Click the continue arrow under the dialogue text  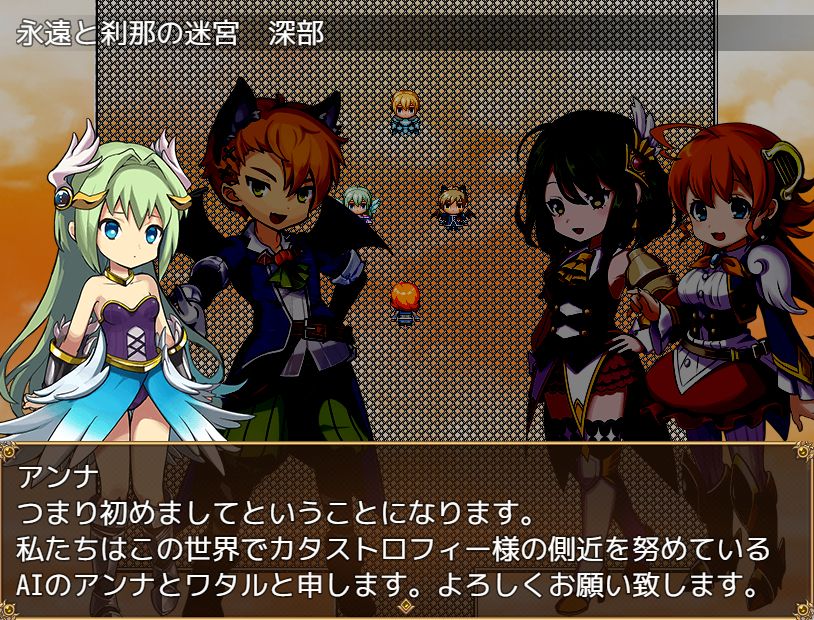coord(406,606)
